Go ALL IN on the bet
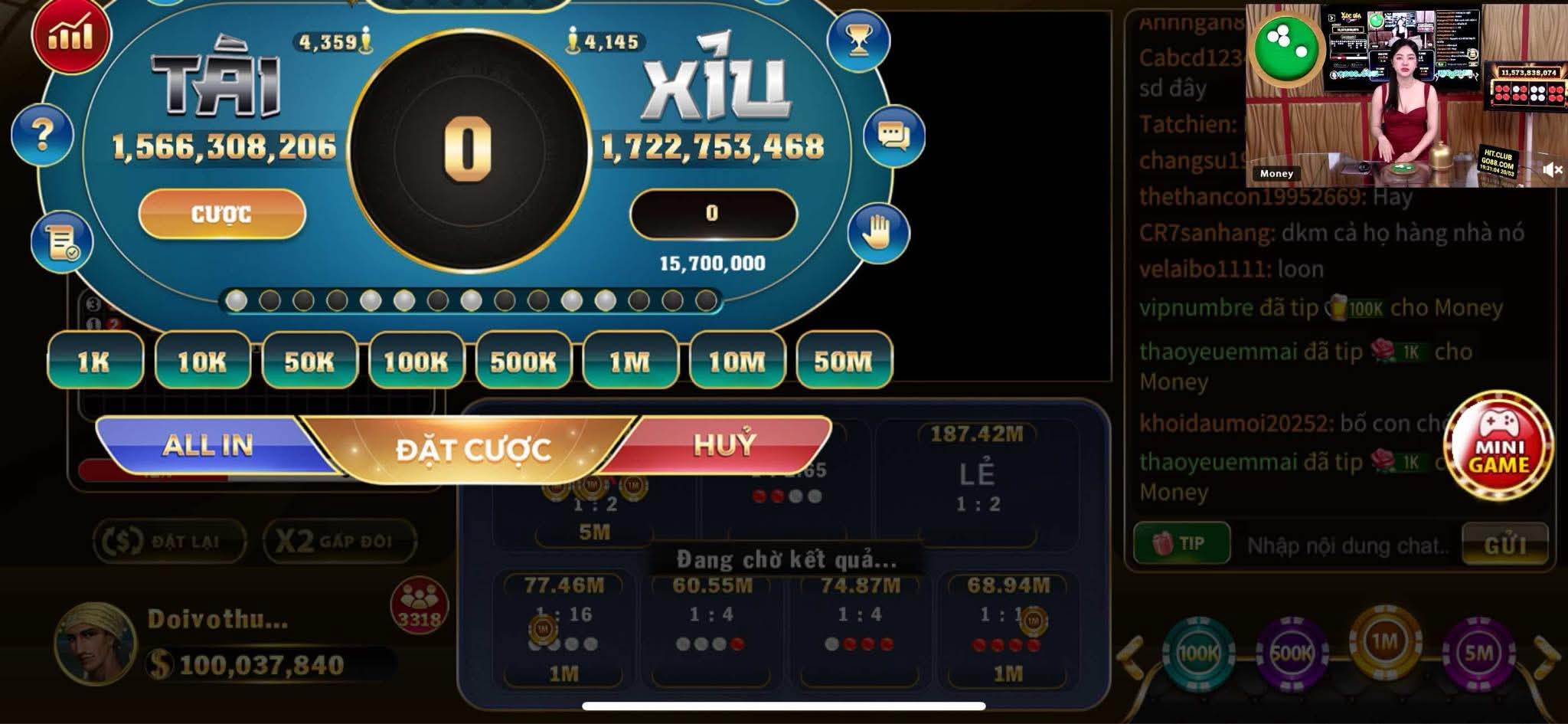Screen dimensions: 1568x724 (x=207, y=445)
